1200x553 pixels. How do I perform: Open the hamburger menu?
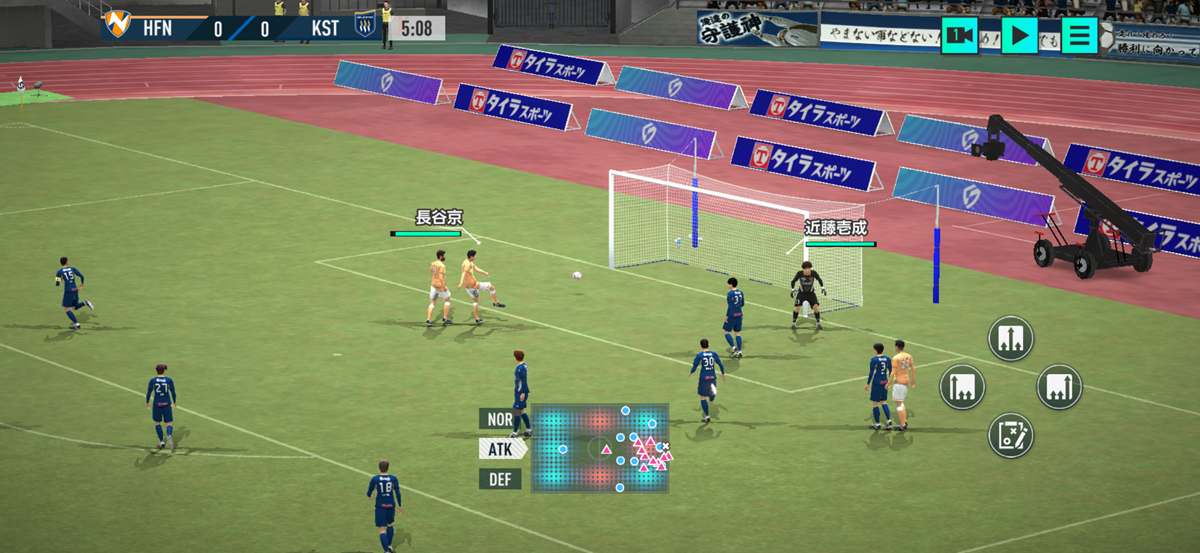[1079, 36]
